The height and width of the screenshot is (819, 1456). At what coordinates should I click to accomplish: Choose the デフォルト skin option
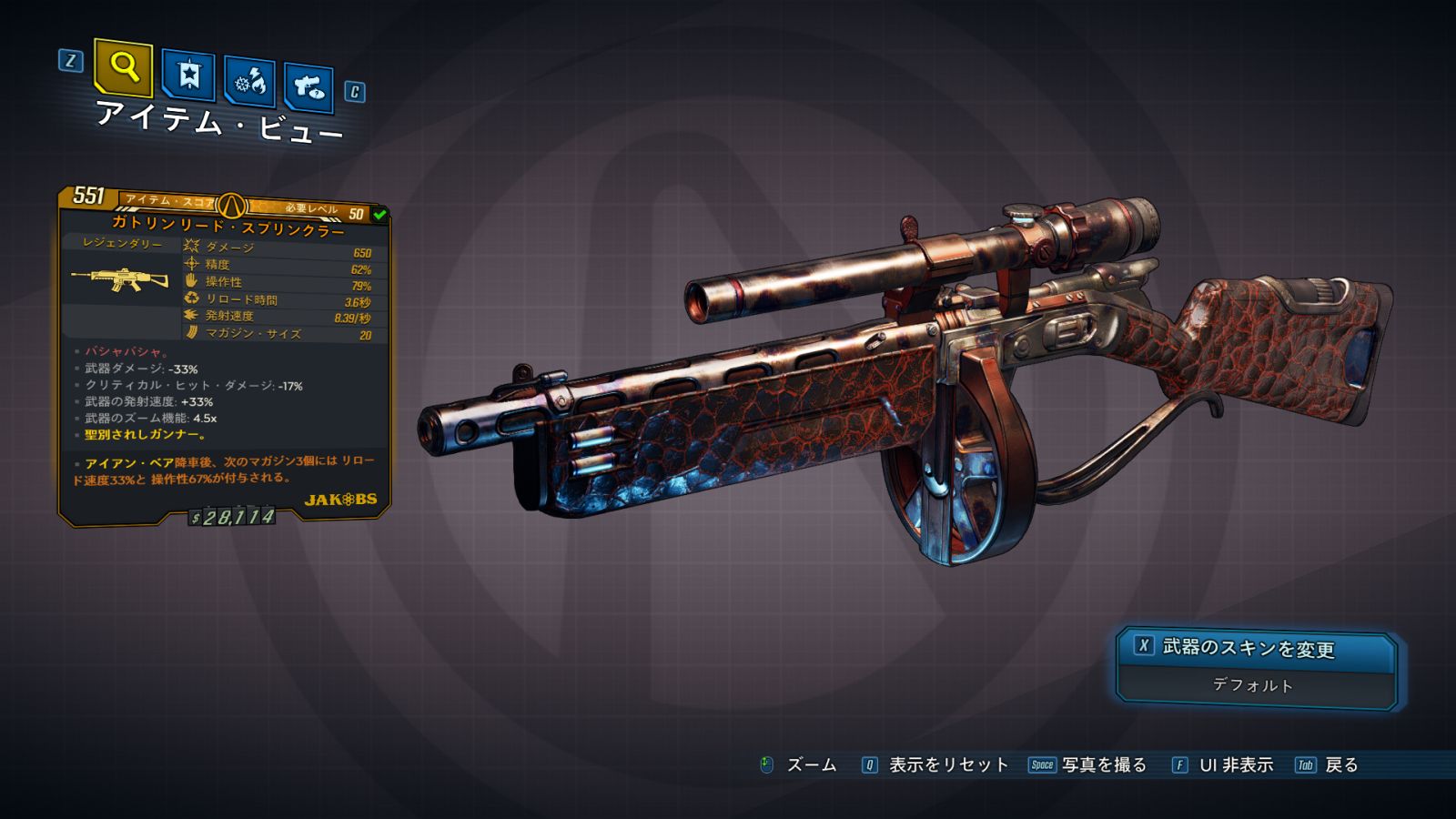click(1254, 686)
